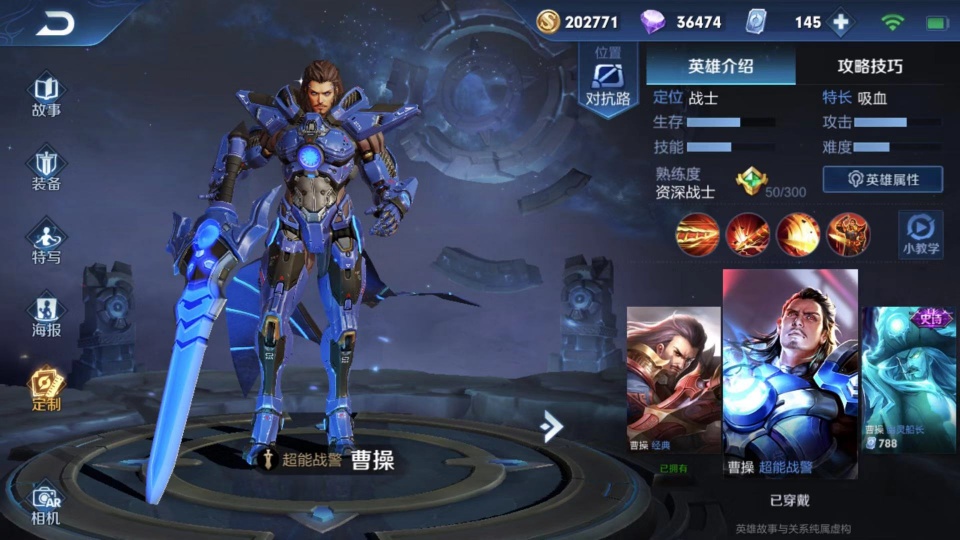The height and width of the screenshot is (540, 960).
Task: Select the 定制 customization option
Action: 46,390
